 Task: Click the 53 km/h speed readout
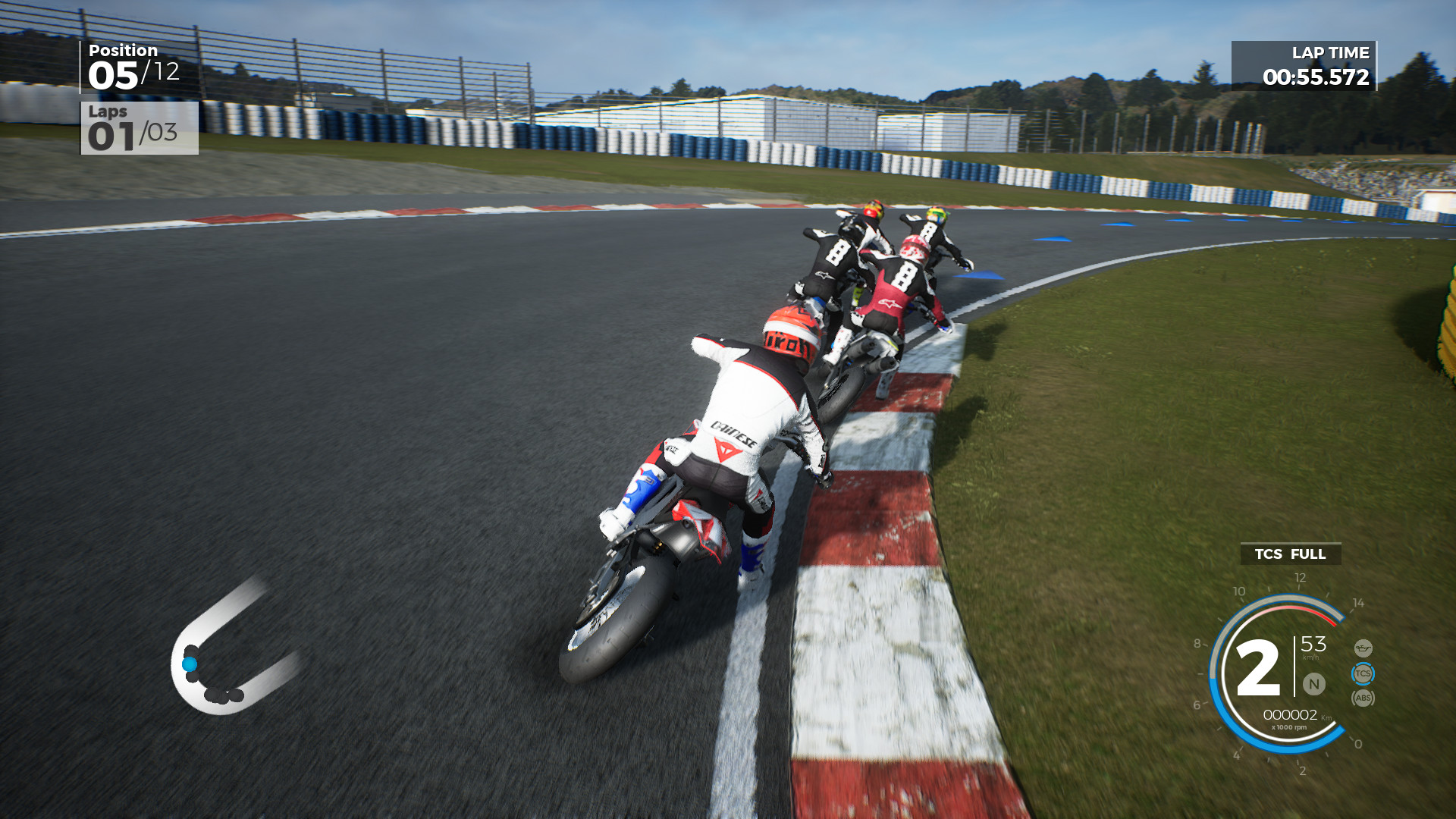pyautogui.click(x=1313, y=645)
